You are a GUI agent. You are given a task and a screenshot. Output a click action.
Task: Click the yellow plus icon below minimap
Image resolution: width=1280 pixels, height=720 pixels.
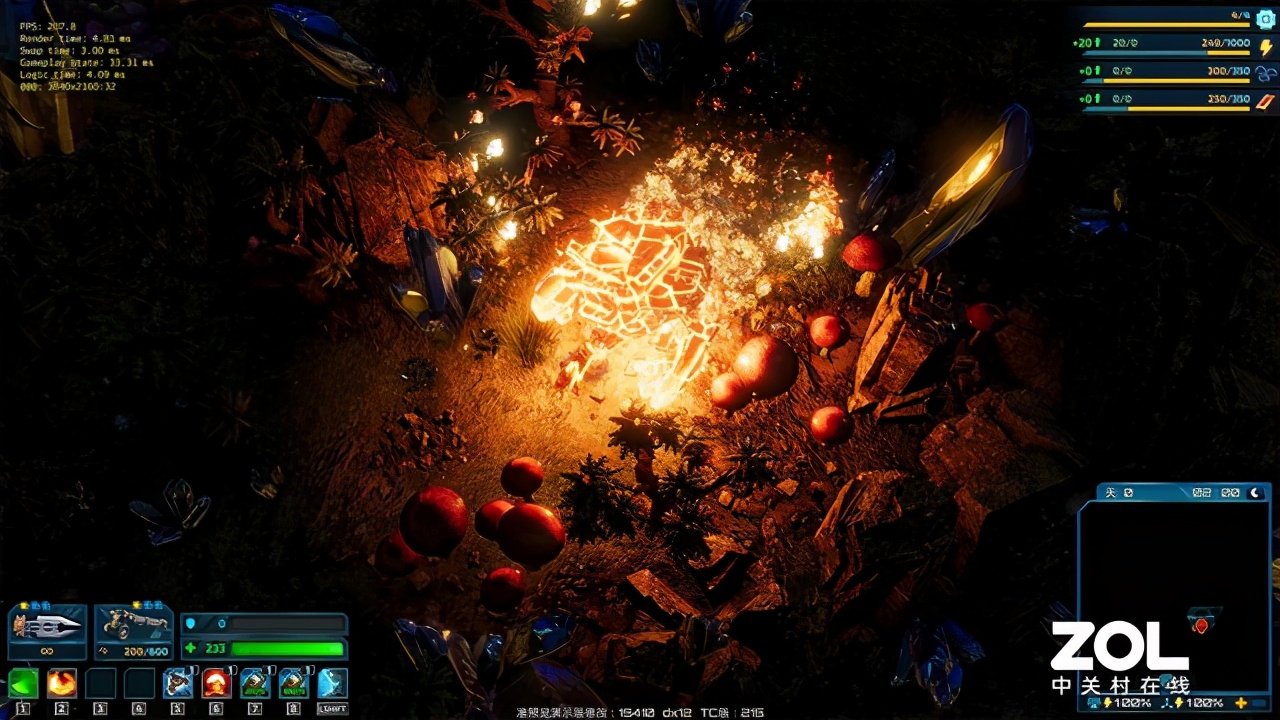coord(1242,703)
